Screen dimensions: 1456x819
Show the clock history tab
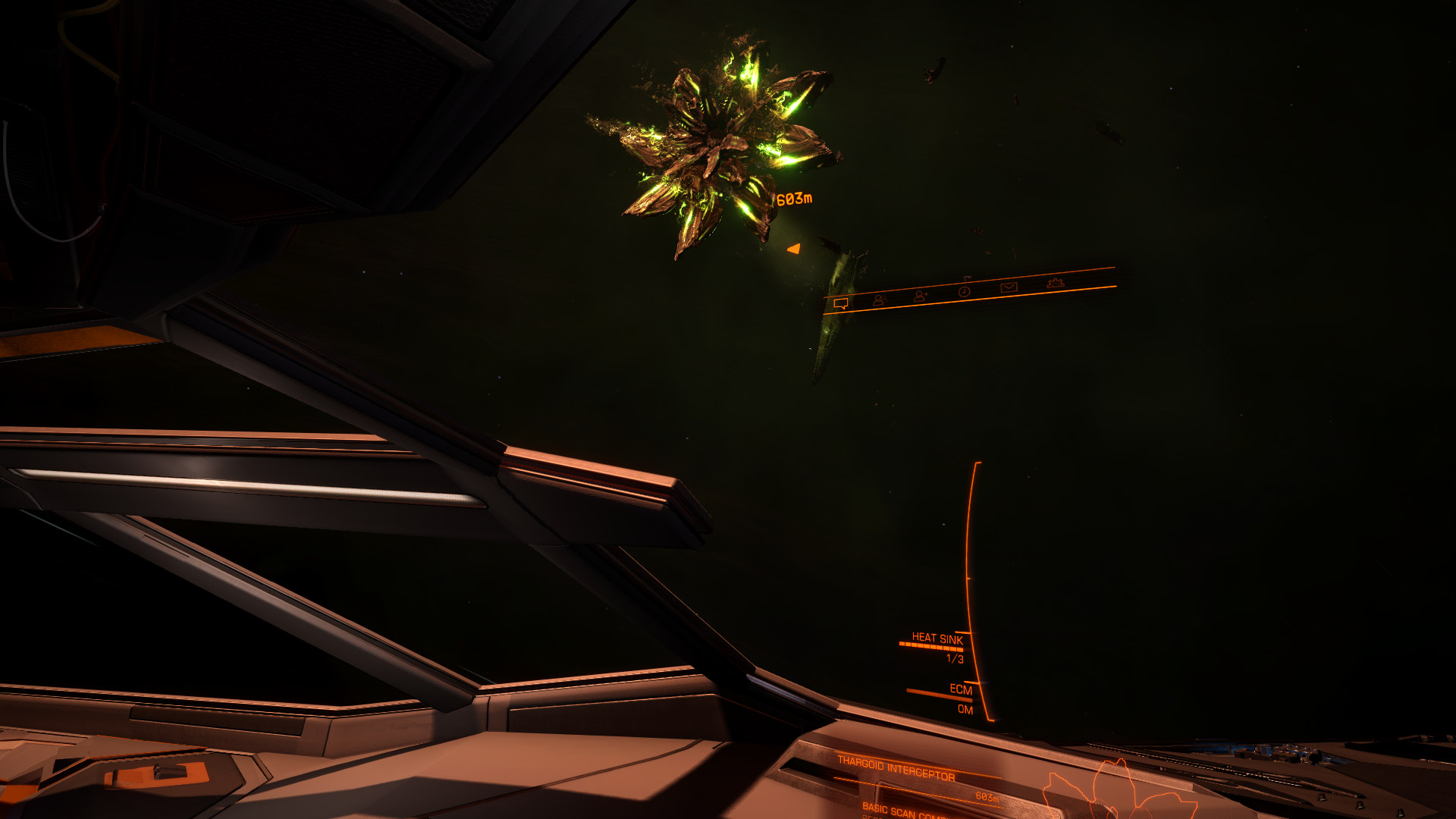tap(964, 291)
